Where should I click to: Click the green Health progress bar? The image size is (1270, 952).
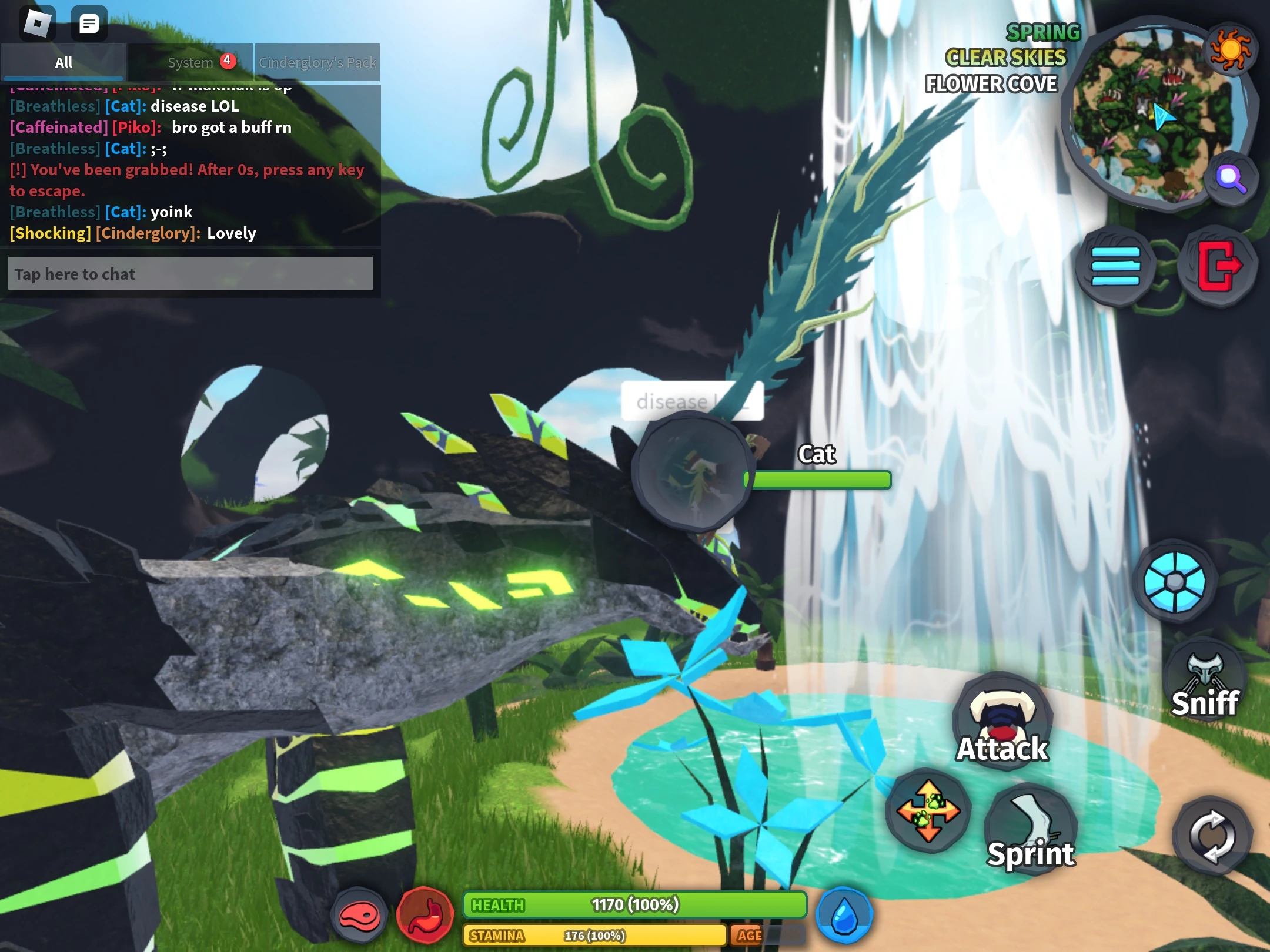click(635, 905)
